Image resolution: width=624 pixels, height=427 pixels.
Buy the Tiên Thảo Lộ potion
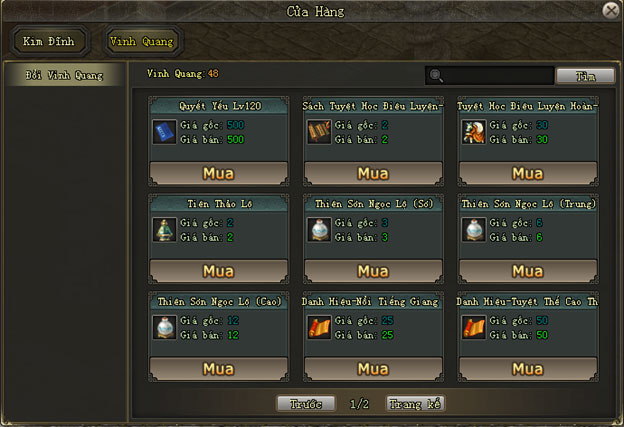217,271
